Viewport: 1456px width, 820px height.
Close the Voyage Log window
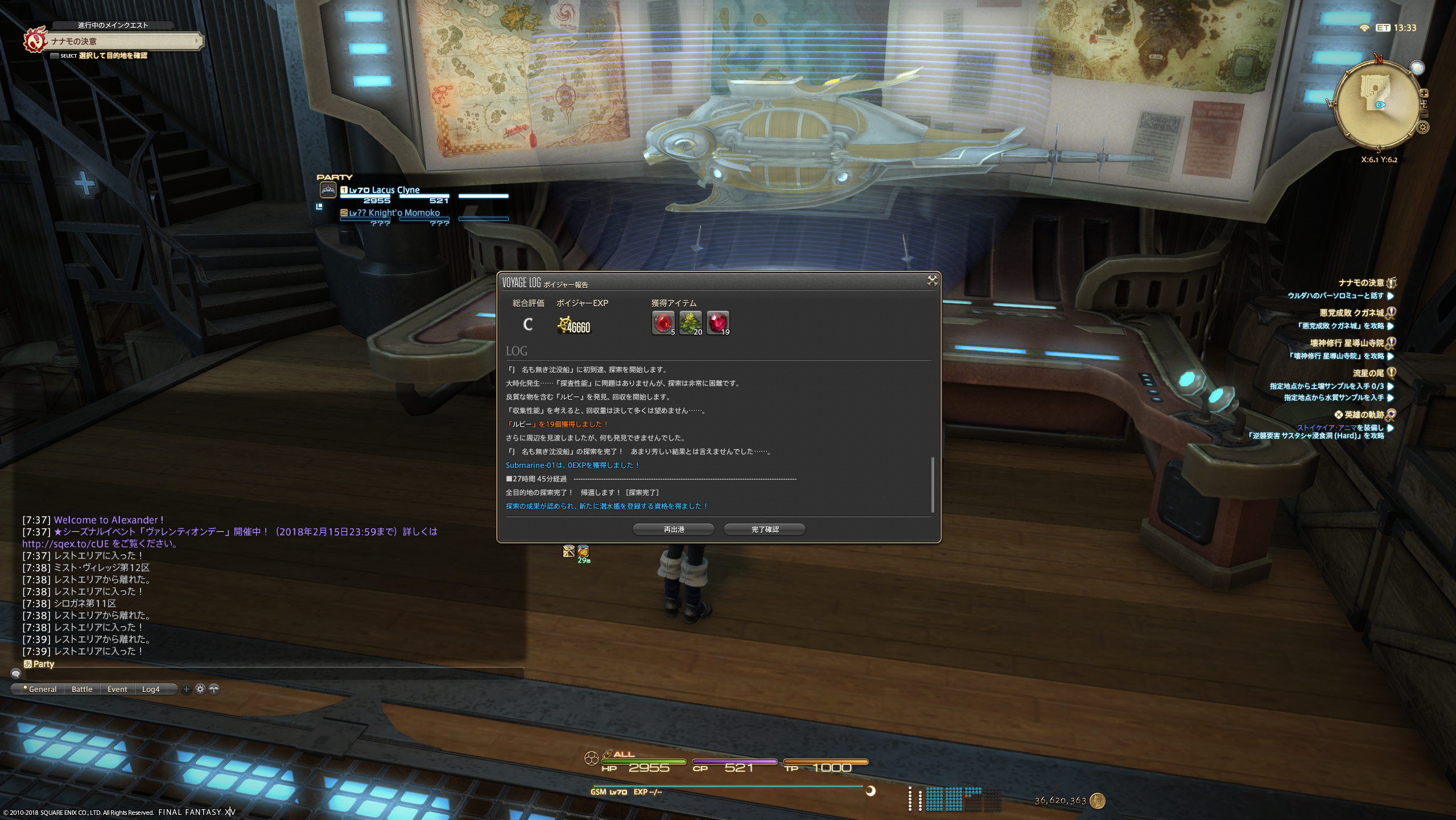932,281
